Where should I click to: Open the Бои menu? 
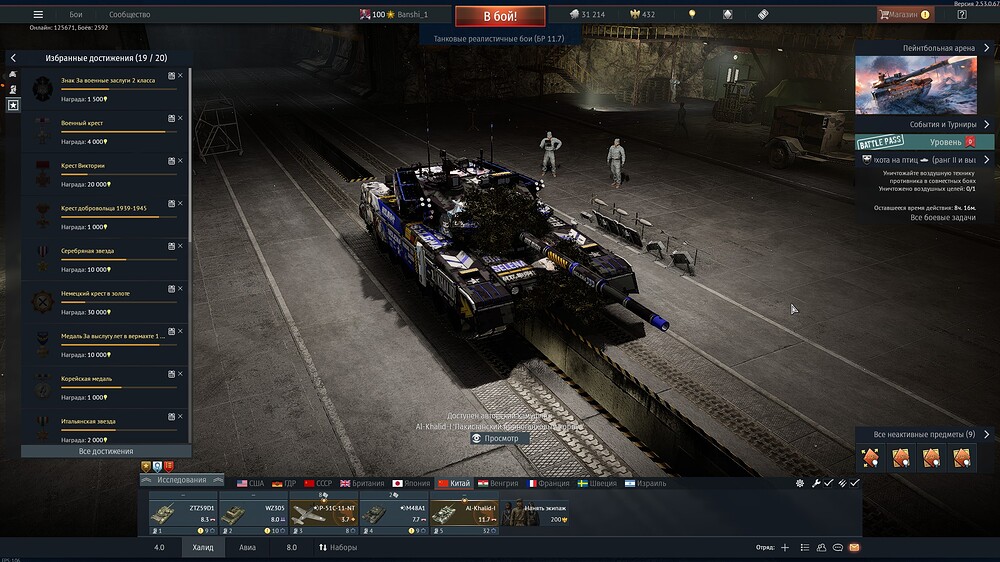(76, 15)
